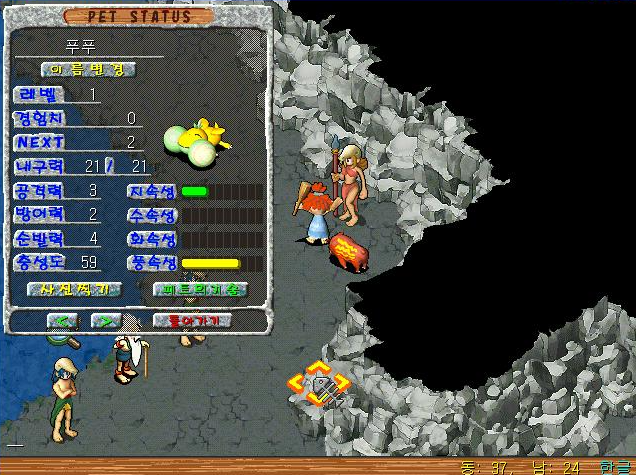Click the 이름변경 (rename) button
The height and width of the screenshot is (475, 637).
tap(88, 69)
